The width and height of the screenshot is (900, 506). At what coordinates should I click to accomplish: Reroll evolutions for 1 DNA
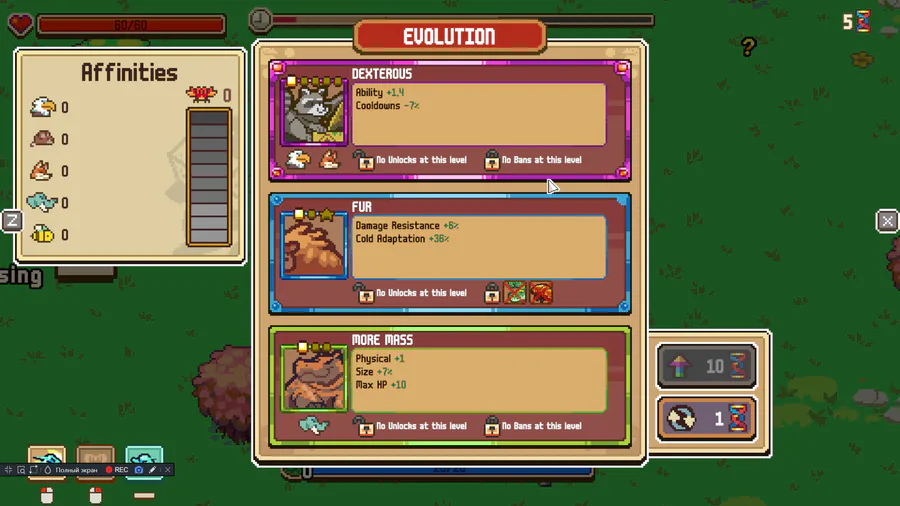pos(706,419)
